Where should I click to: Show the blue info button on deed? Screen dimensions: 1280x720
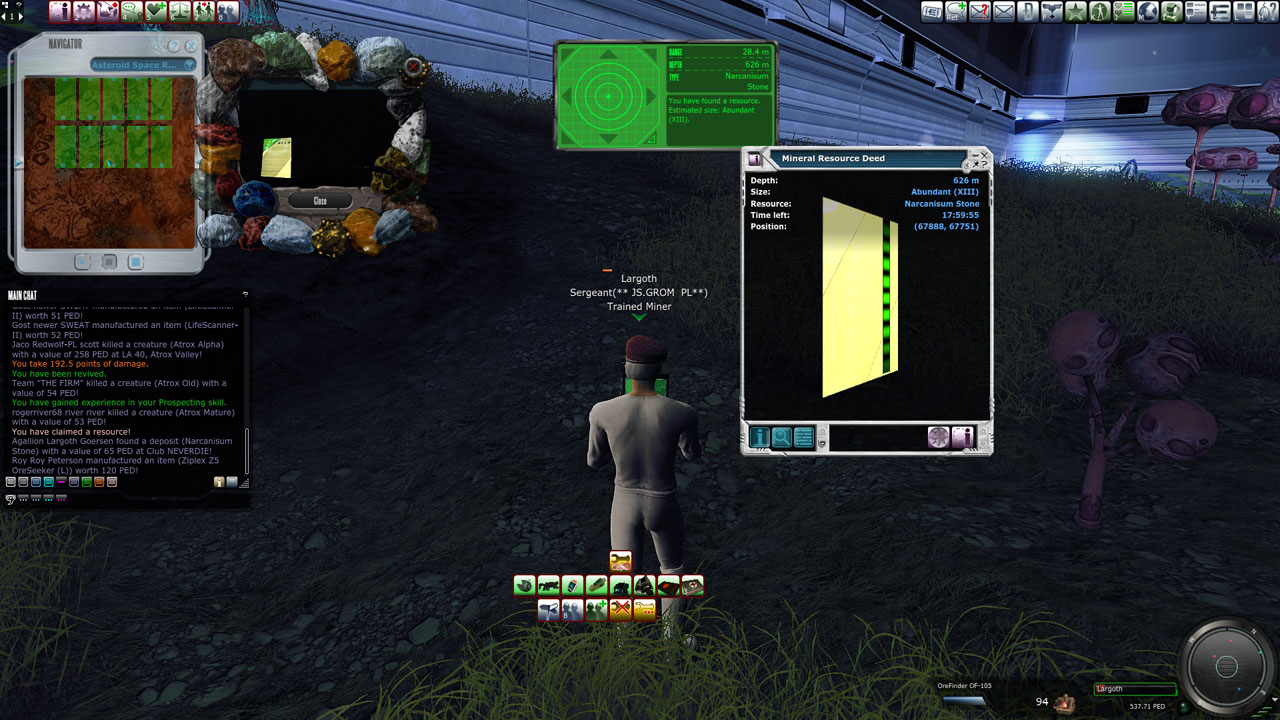pyautogui.click(x=759, y=437)
